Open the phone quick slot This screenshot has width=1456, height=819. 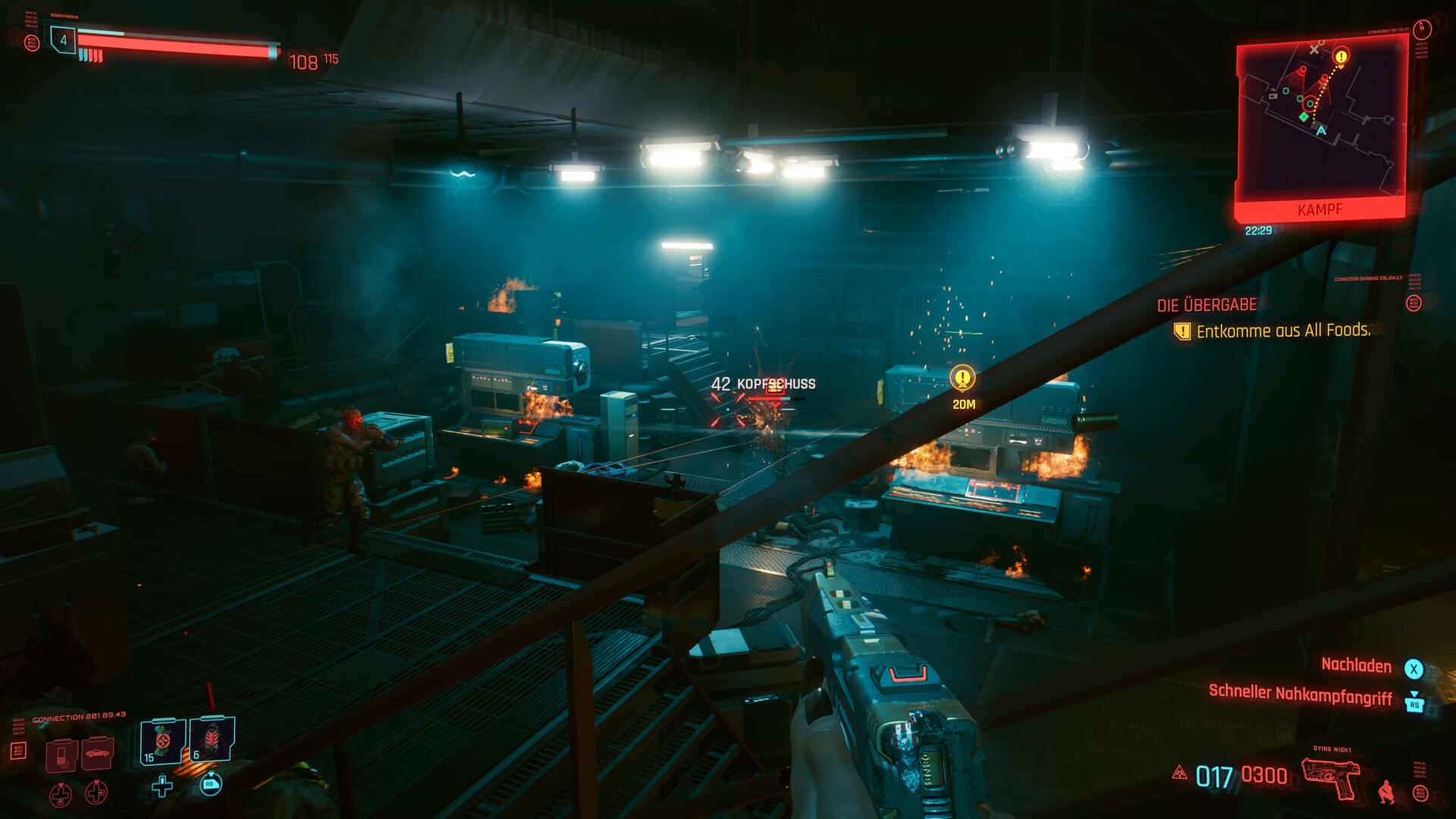click(61, 754)
